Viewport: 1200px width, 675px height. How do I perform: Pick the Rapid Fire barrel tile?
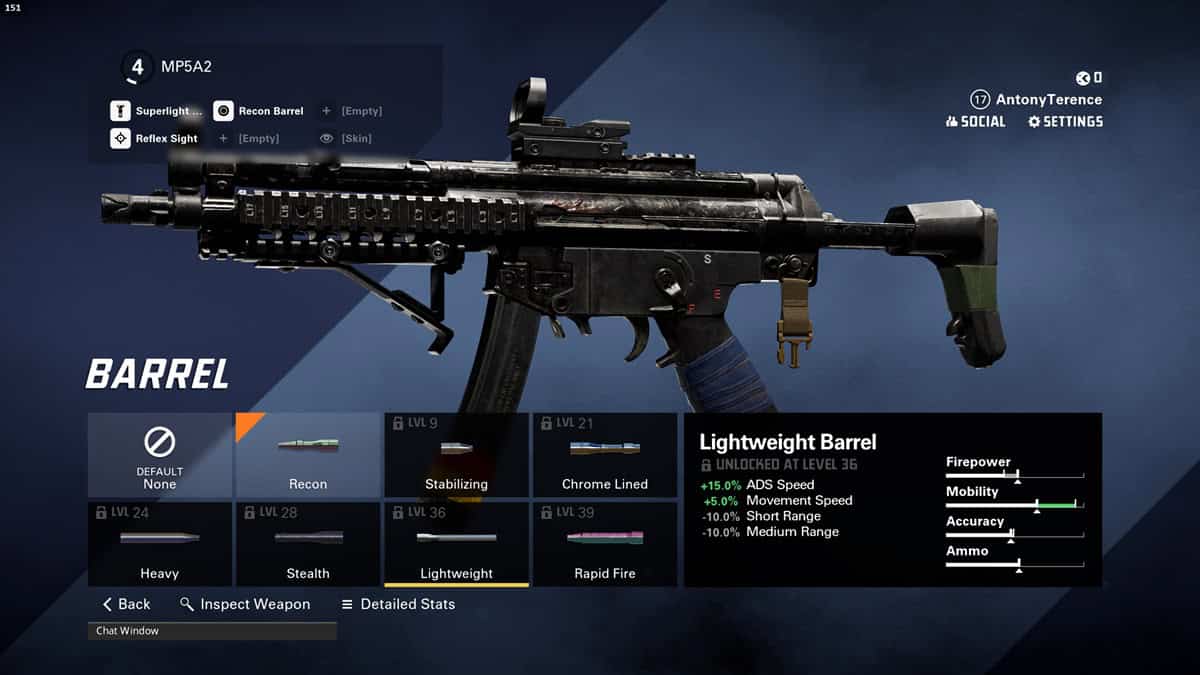click(605, 544)
